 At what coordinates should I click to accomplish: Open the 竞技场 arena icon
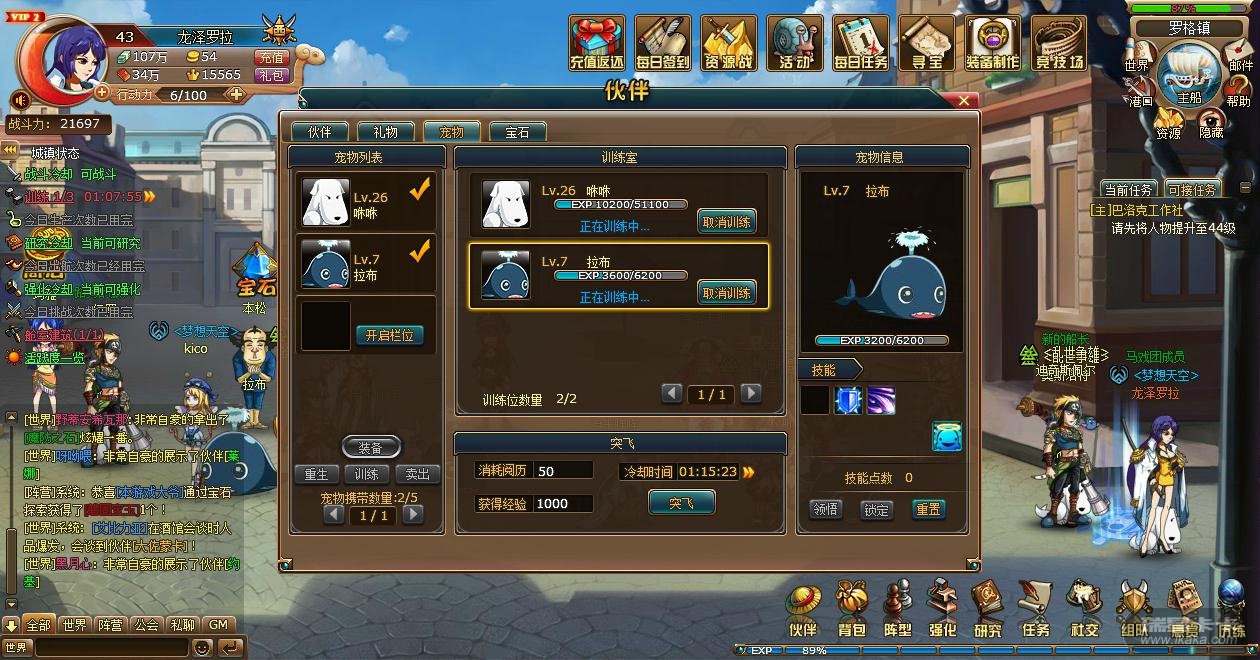pos(1058,44)
